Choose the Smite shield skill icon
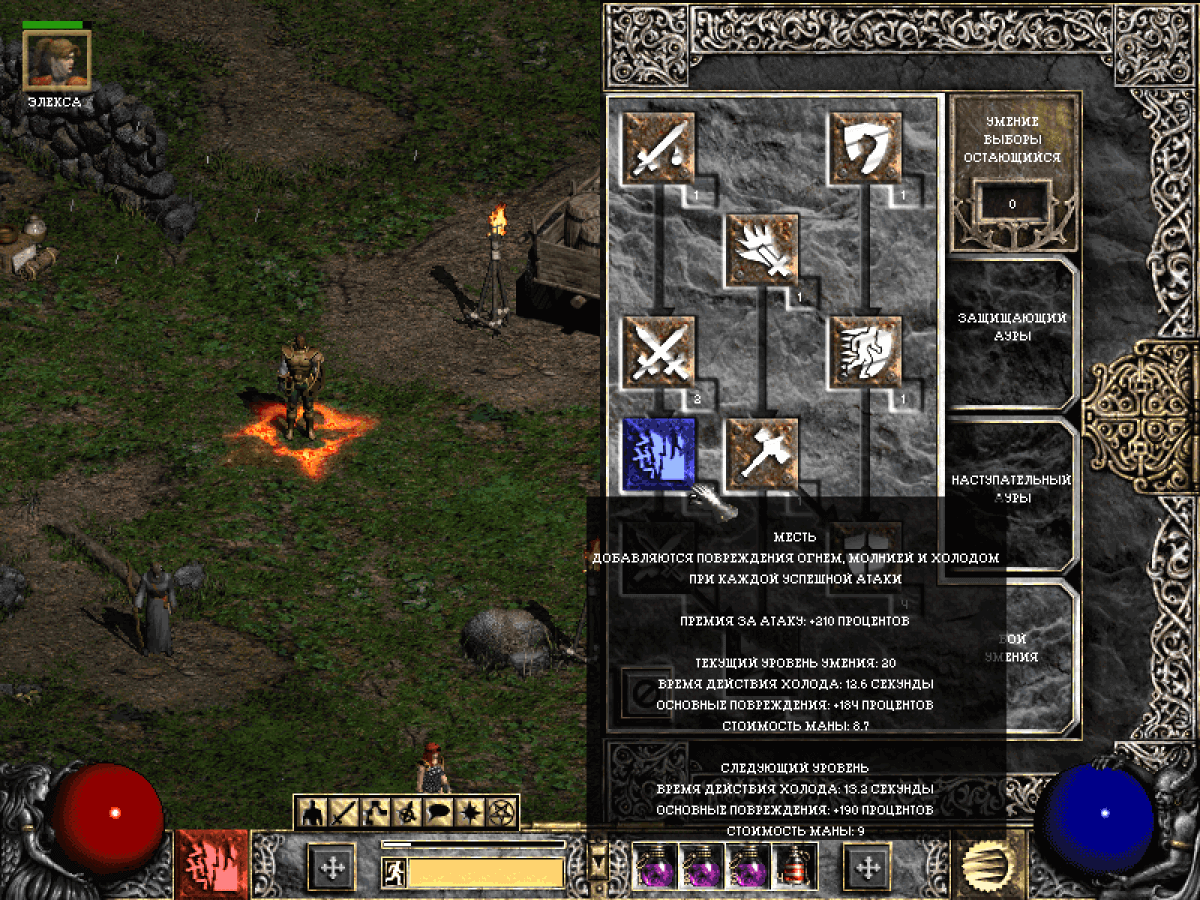 (866, 149)
